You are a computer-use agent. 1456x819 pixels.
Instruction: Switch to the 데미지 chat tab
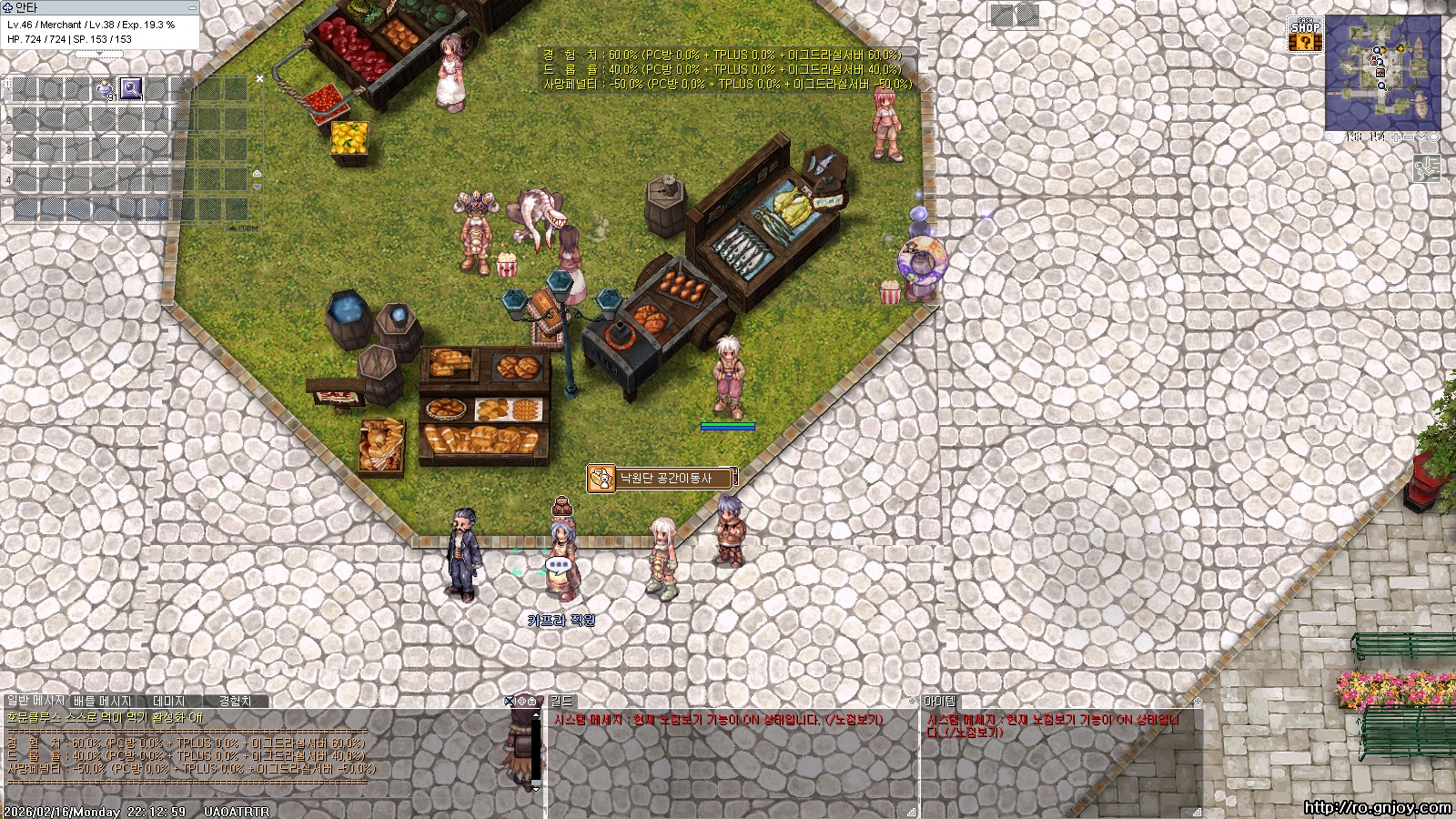coord(169,701)
